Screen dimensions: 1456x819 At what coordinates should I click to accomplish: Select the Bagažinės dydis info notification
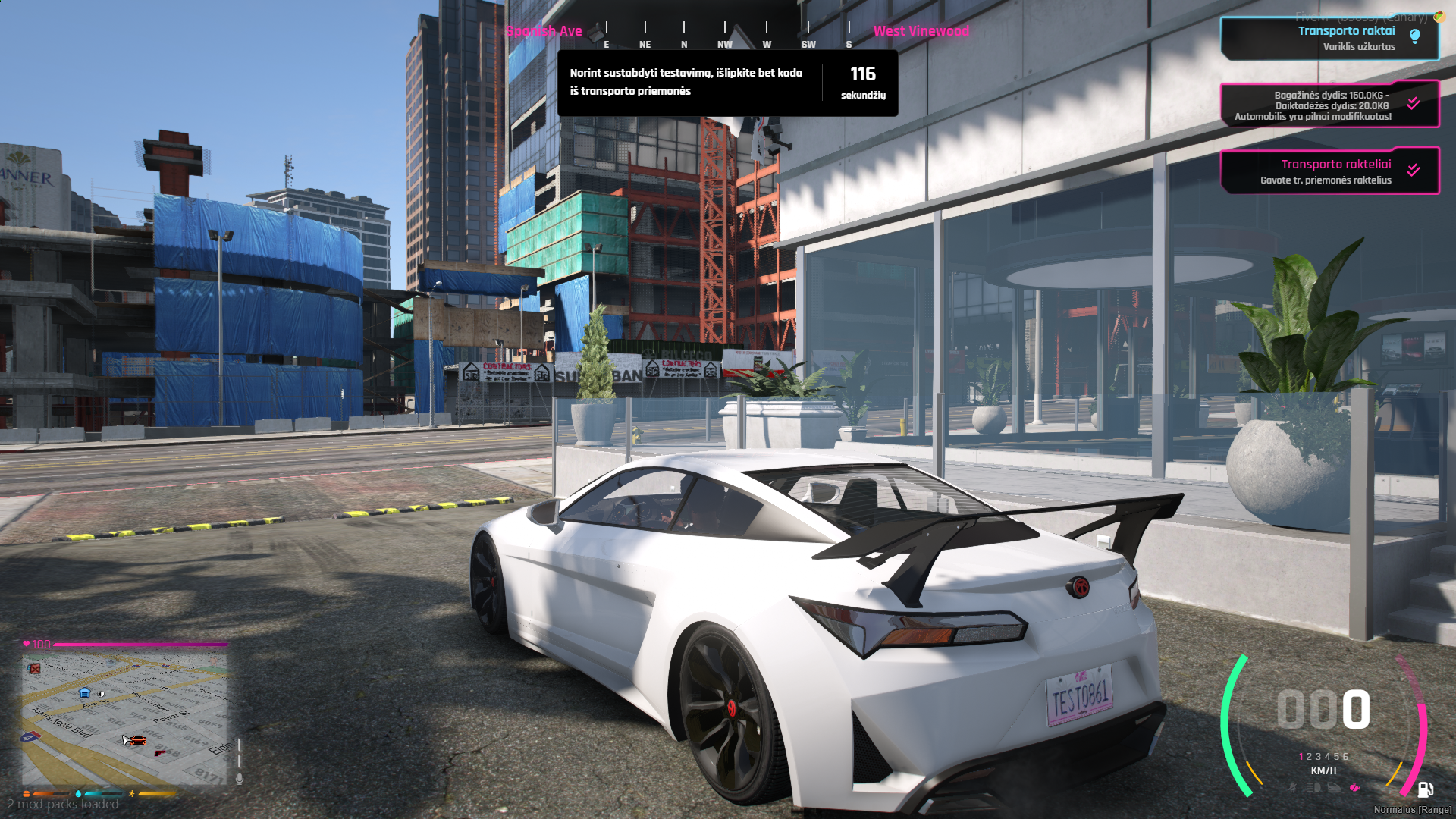click(x=1329, y=105)
